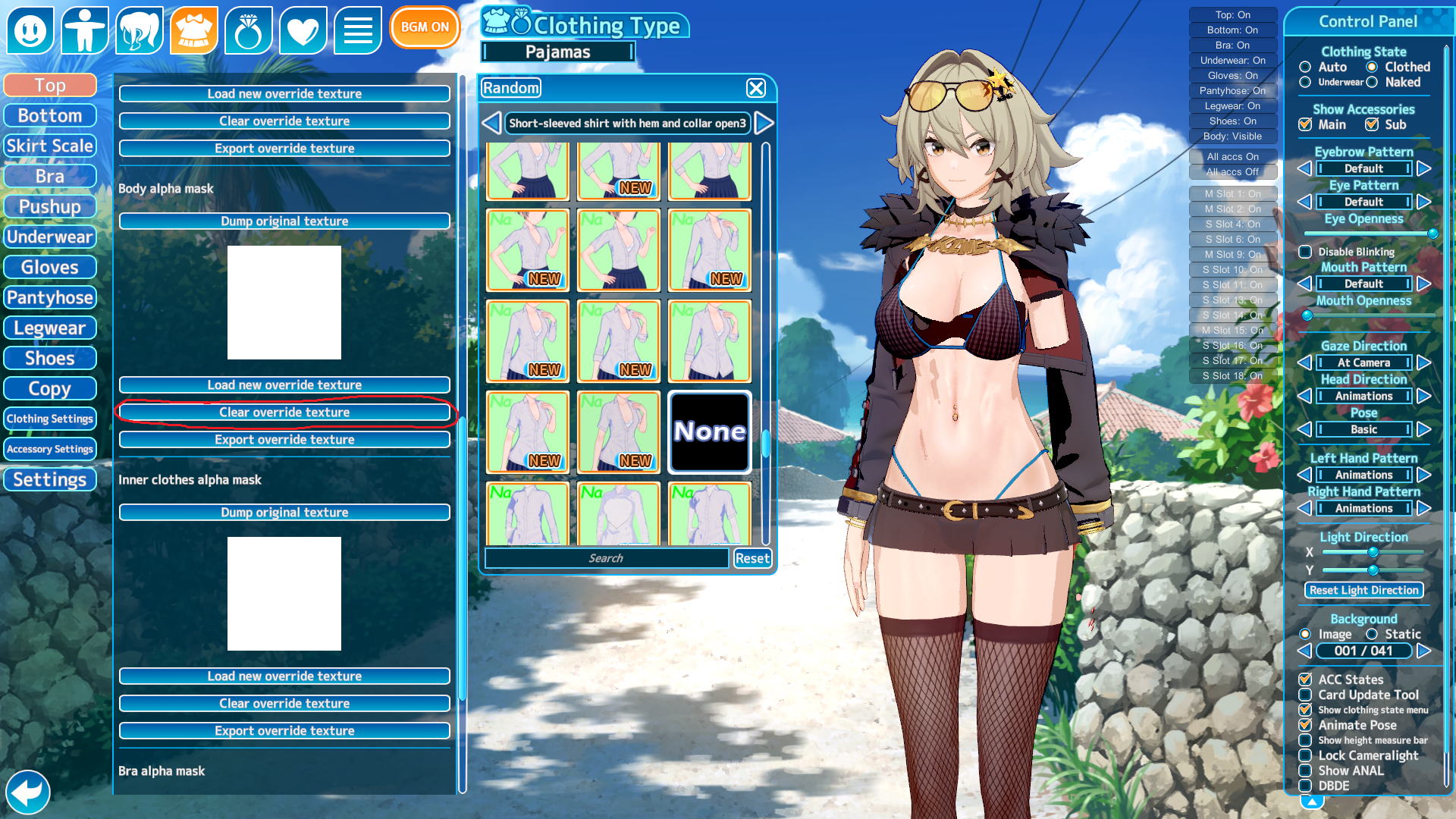The image size is (1456, 819).
Task: Choose the black None clothing tile
Action: (x=710, y=431)
